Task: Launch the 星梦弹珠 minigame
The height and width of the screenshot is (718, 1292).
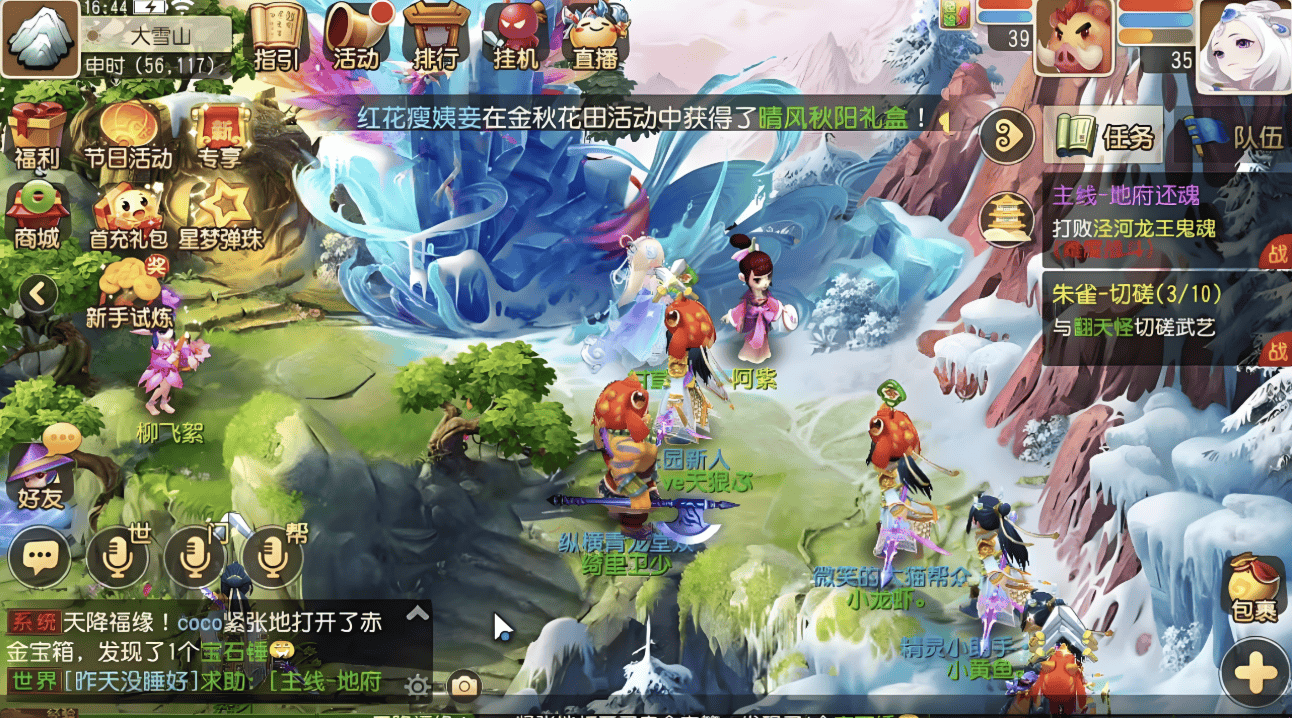Action: [219, 214]
